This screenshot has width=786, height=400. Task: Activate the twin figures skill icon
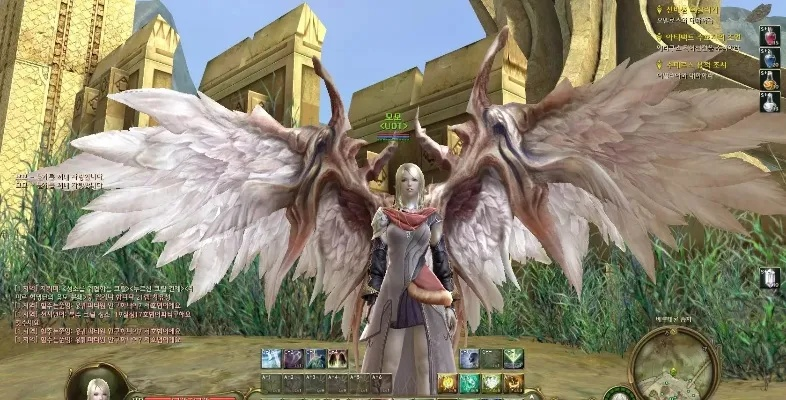click(337, 359)
